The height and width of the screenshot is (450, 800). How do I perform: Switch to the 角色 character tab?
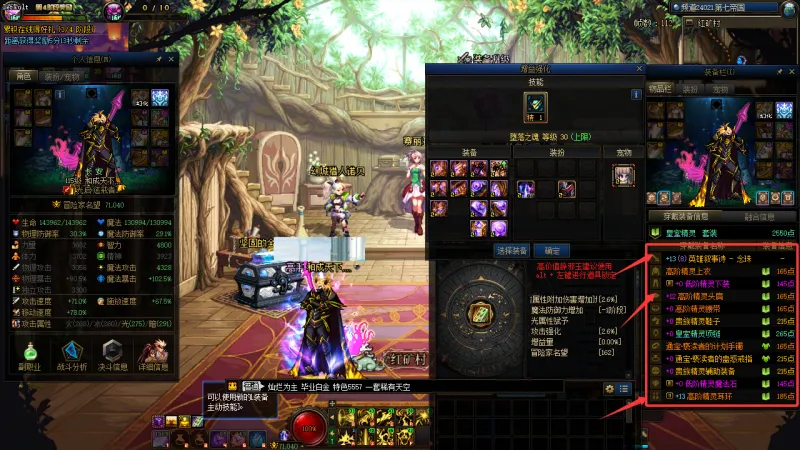(22, 75)
